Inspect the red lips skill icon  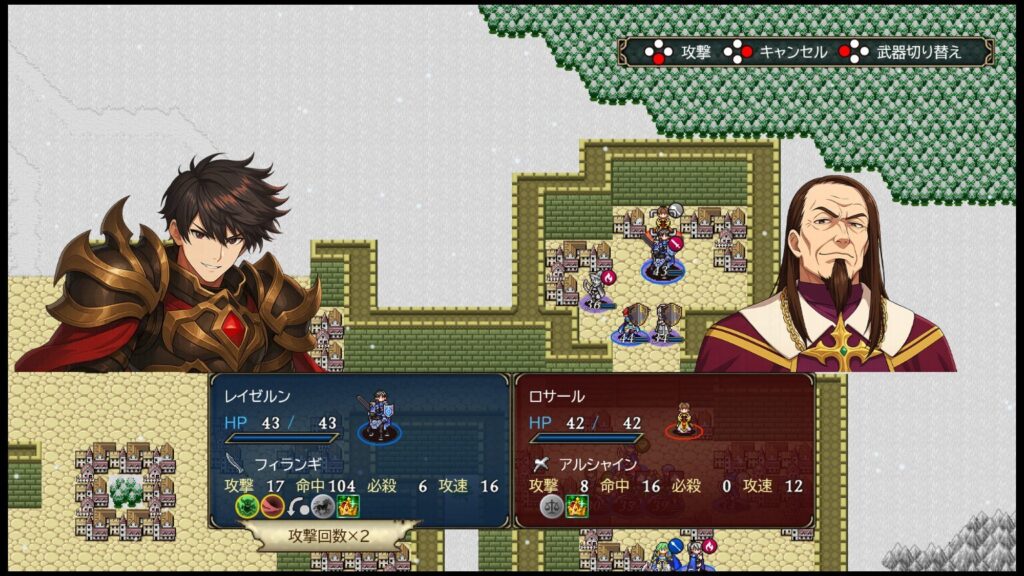tap(272, 506)
